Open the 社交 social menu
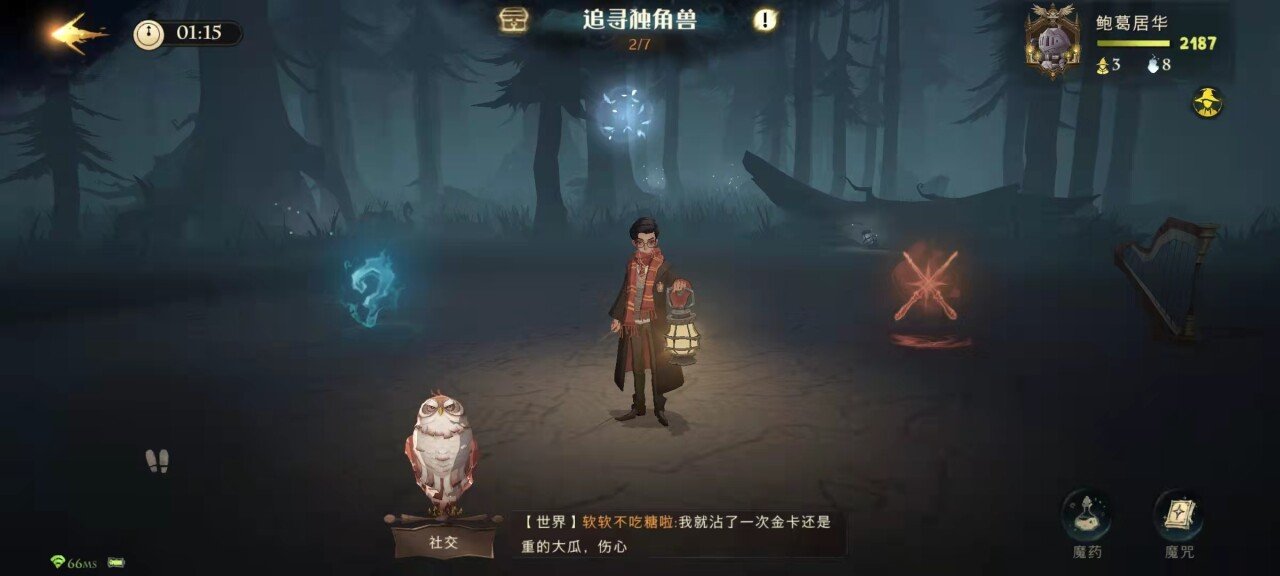This screenshot has width=1280, height=576. (443, 541)
